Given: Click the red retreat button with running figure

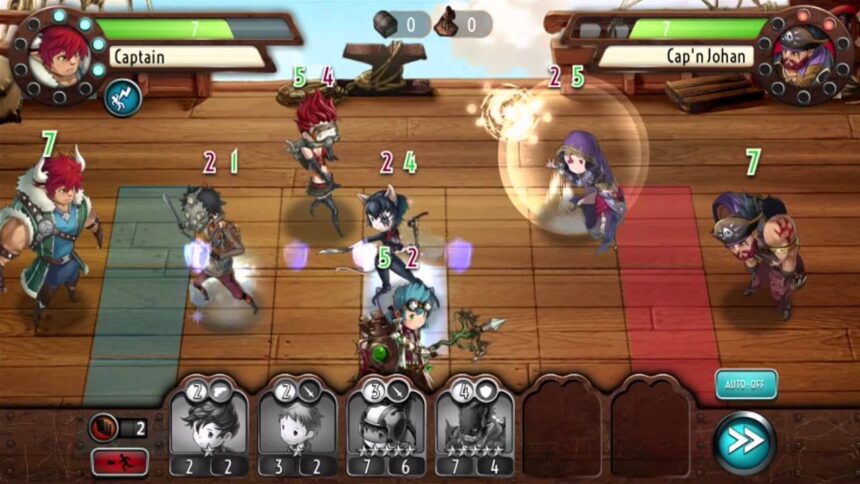Looking at the screenshot, I should [x=120, y=462].
